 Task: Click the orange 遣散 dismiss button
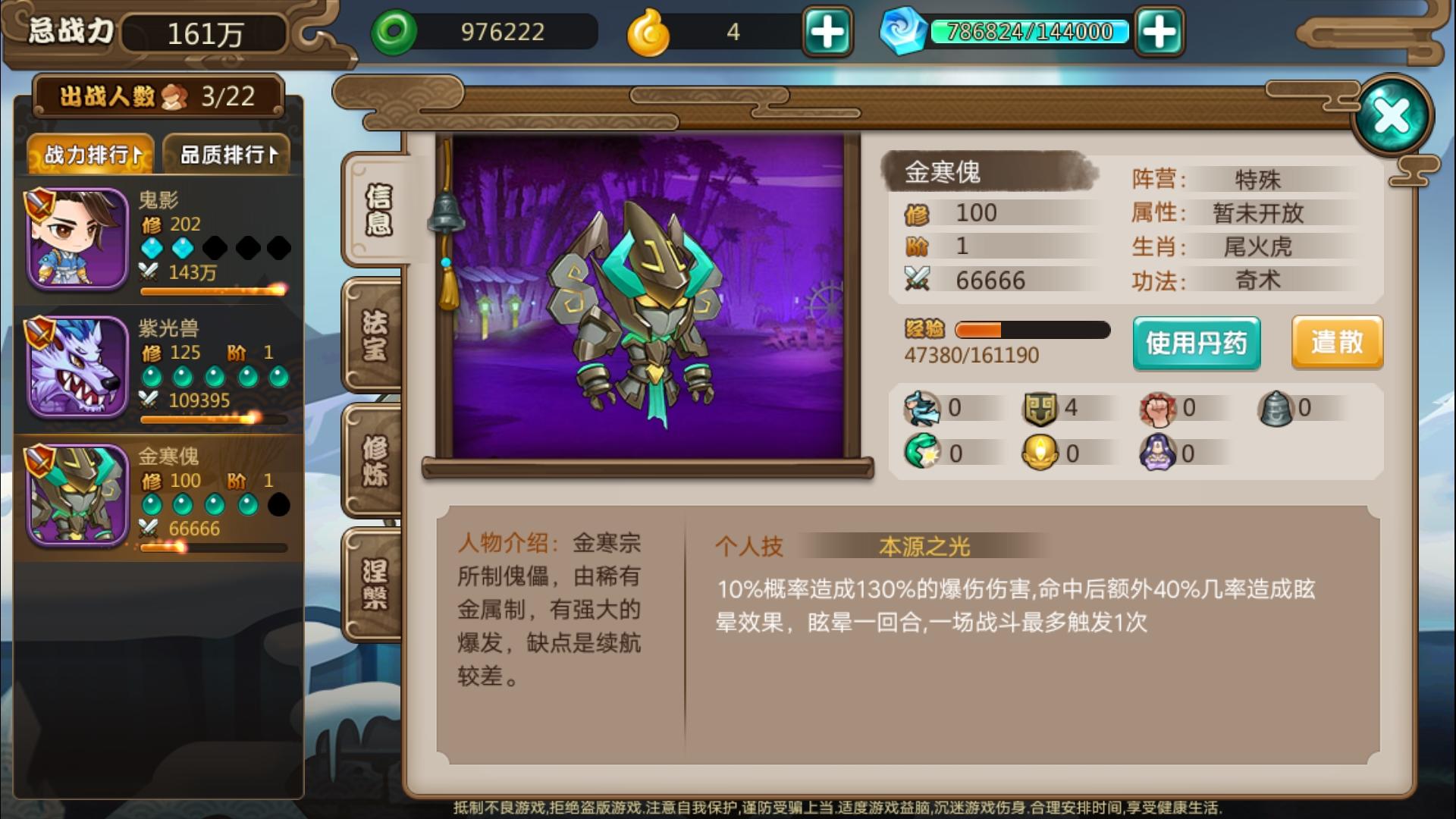(x=1337, y=343)
